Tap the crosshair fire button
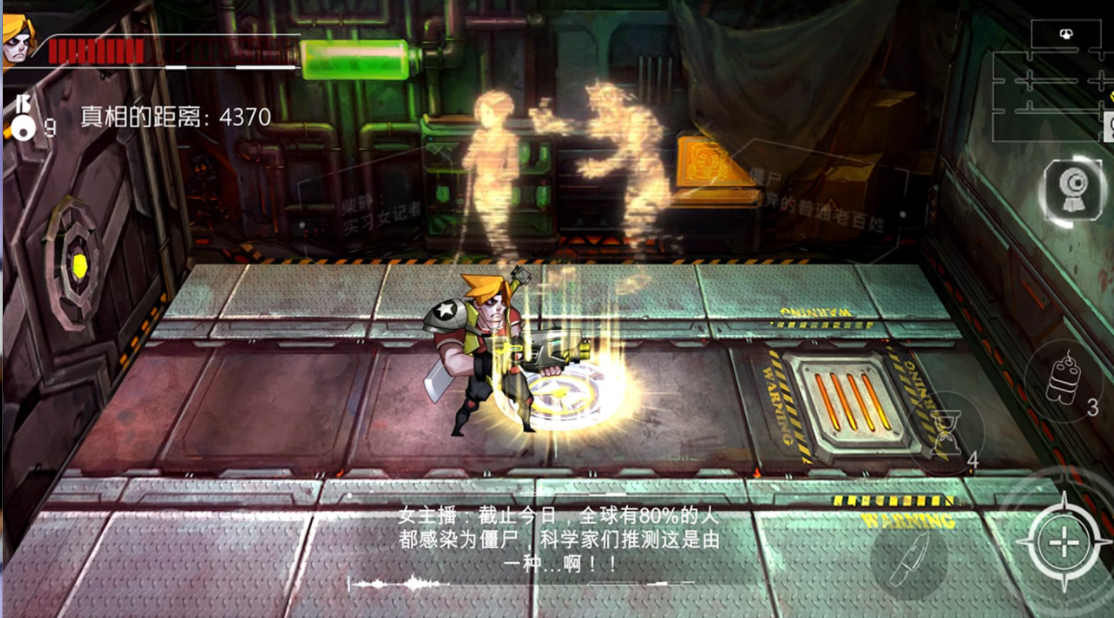 tap(1064, 543)
